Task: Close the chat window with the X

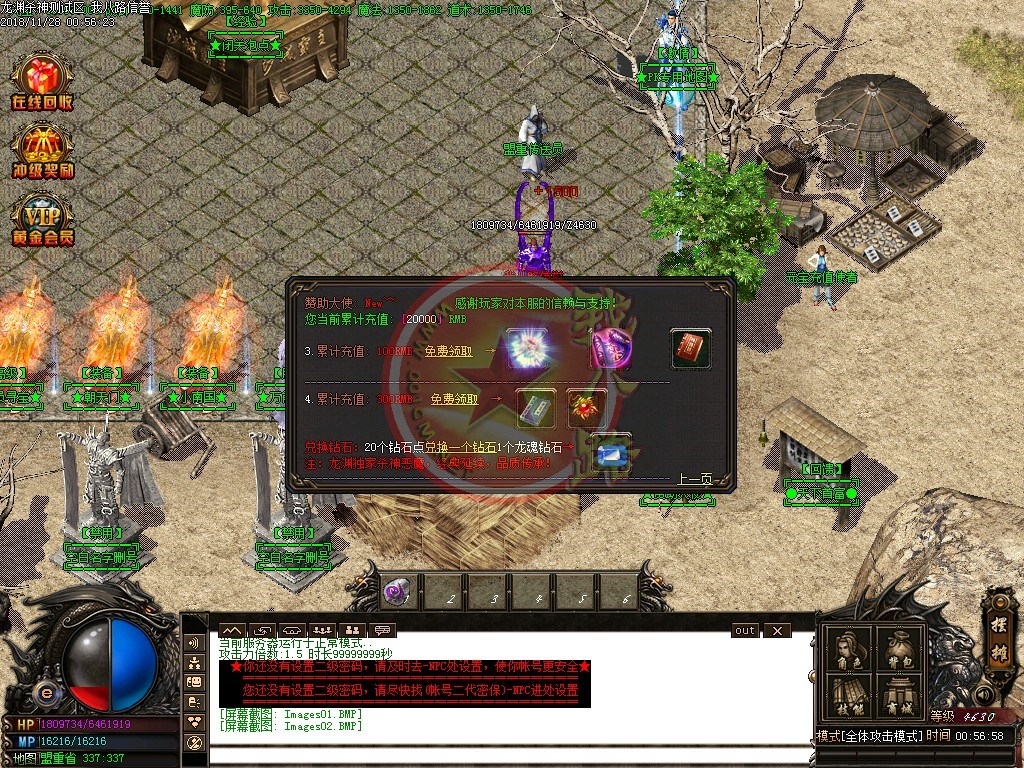Action: coord(776,631)
